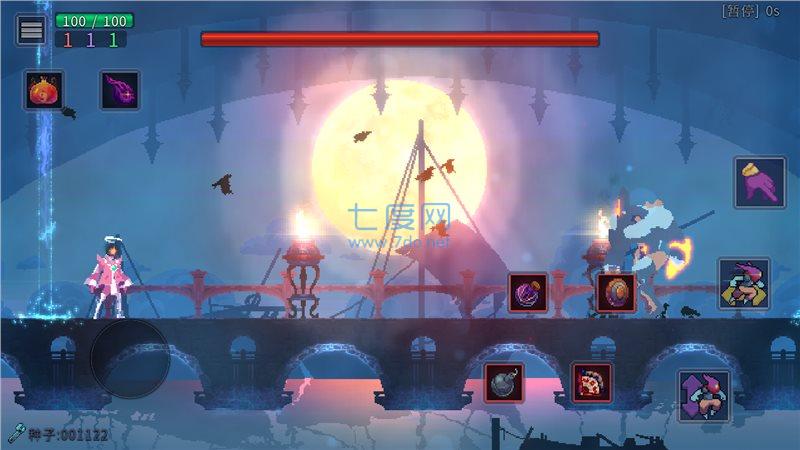This screenshot has height=450, width=800.
Task: Tap the purple pointing hand interact button
Action: click(x=759, y=182)
